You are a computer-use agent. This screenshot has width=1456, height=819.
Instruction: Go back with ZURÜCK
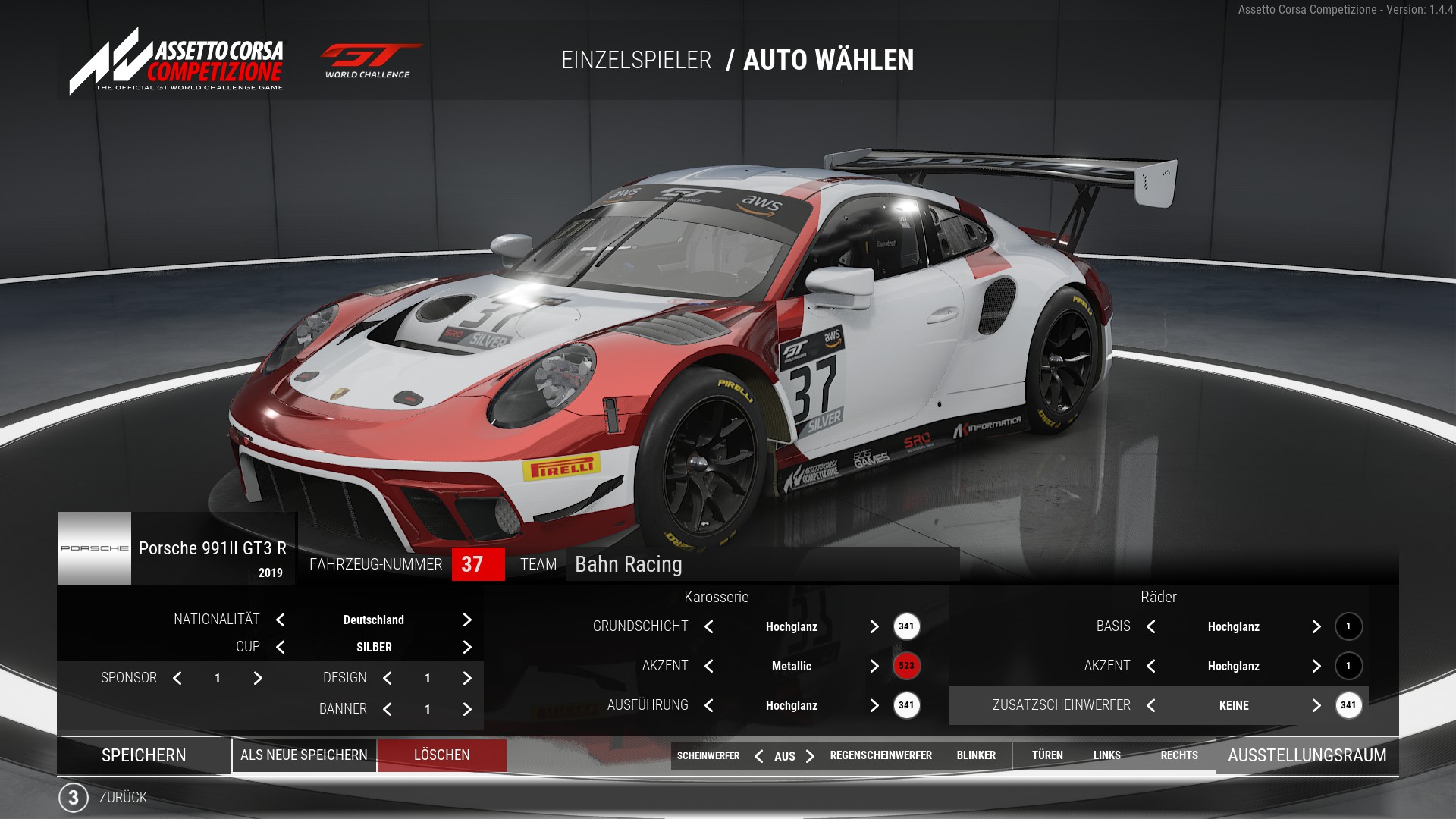point(122,798)
